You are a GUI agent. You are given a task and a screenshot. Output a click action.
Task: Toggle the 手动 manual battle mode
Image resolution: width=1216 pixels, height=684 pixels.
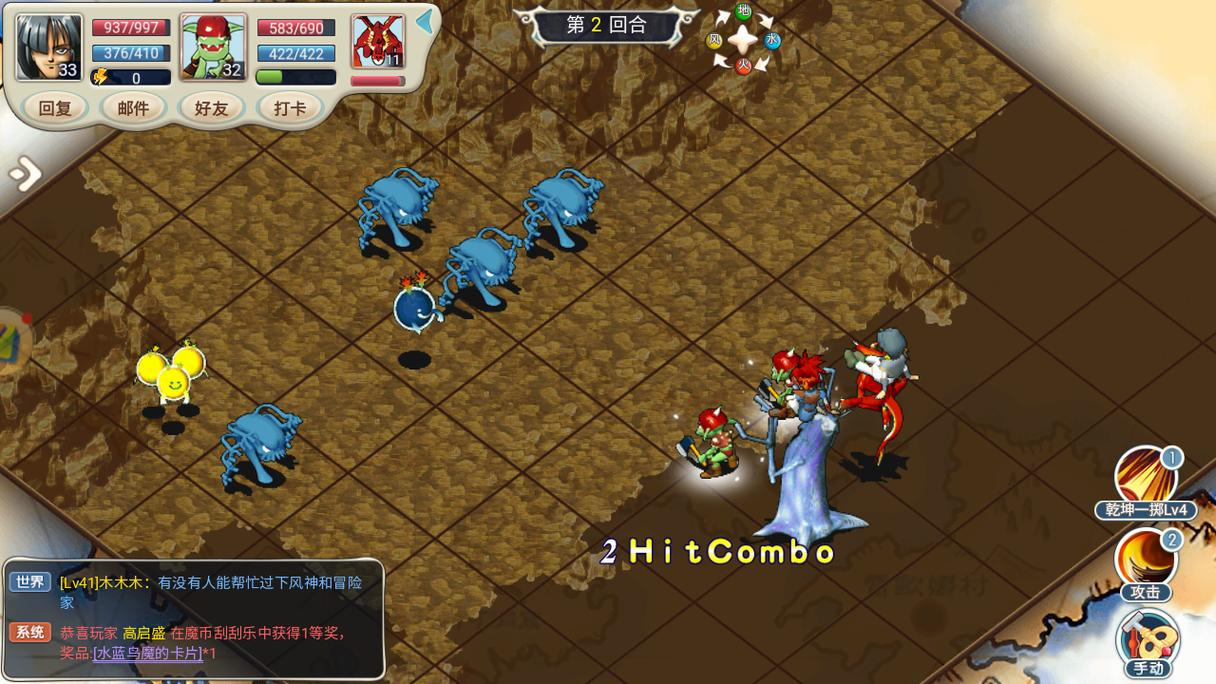tap(1147, 640)
